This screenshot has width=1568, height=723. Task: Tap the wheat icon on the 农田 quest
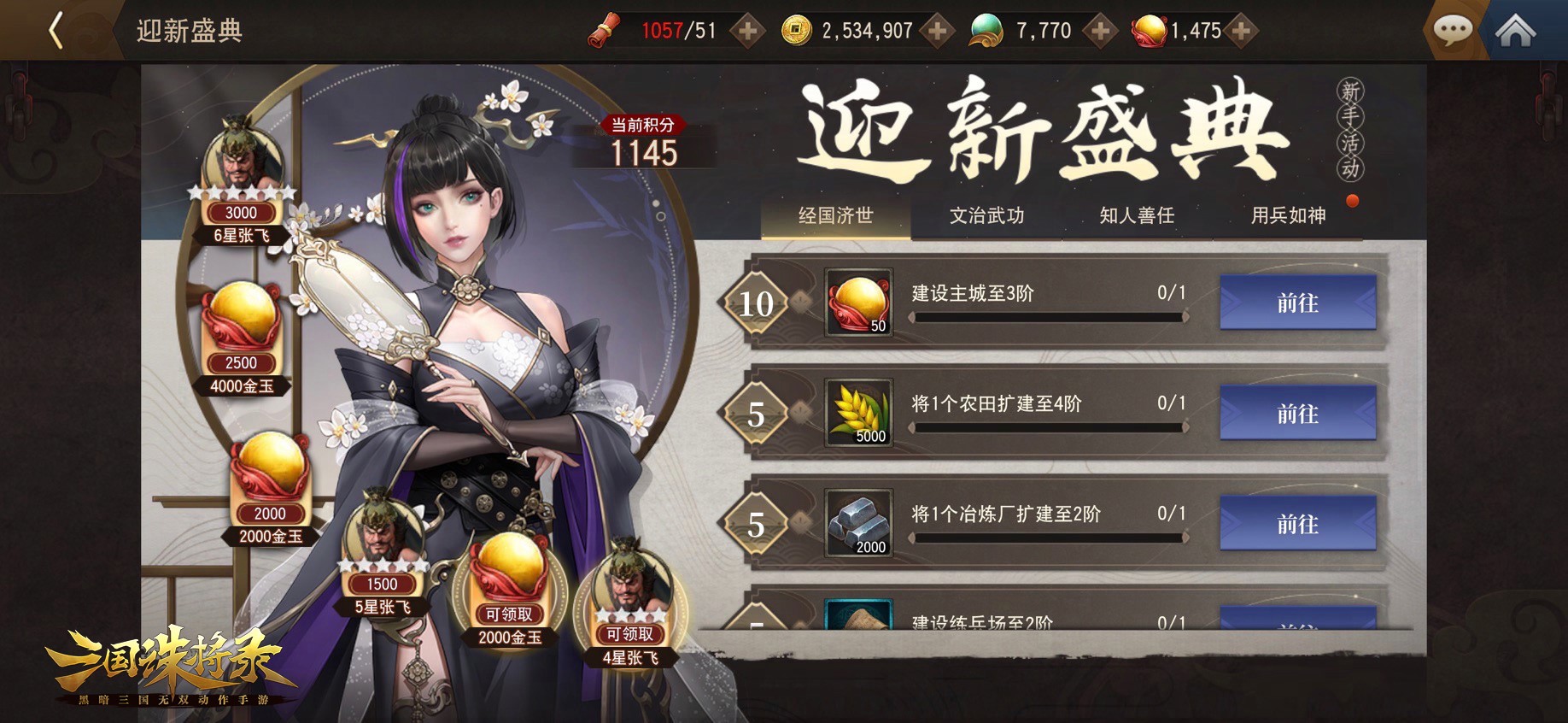pyautogui.click(x=857, y=414)
